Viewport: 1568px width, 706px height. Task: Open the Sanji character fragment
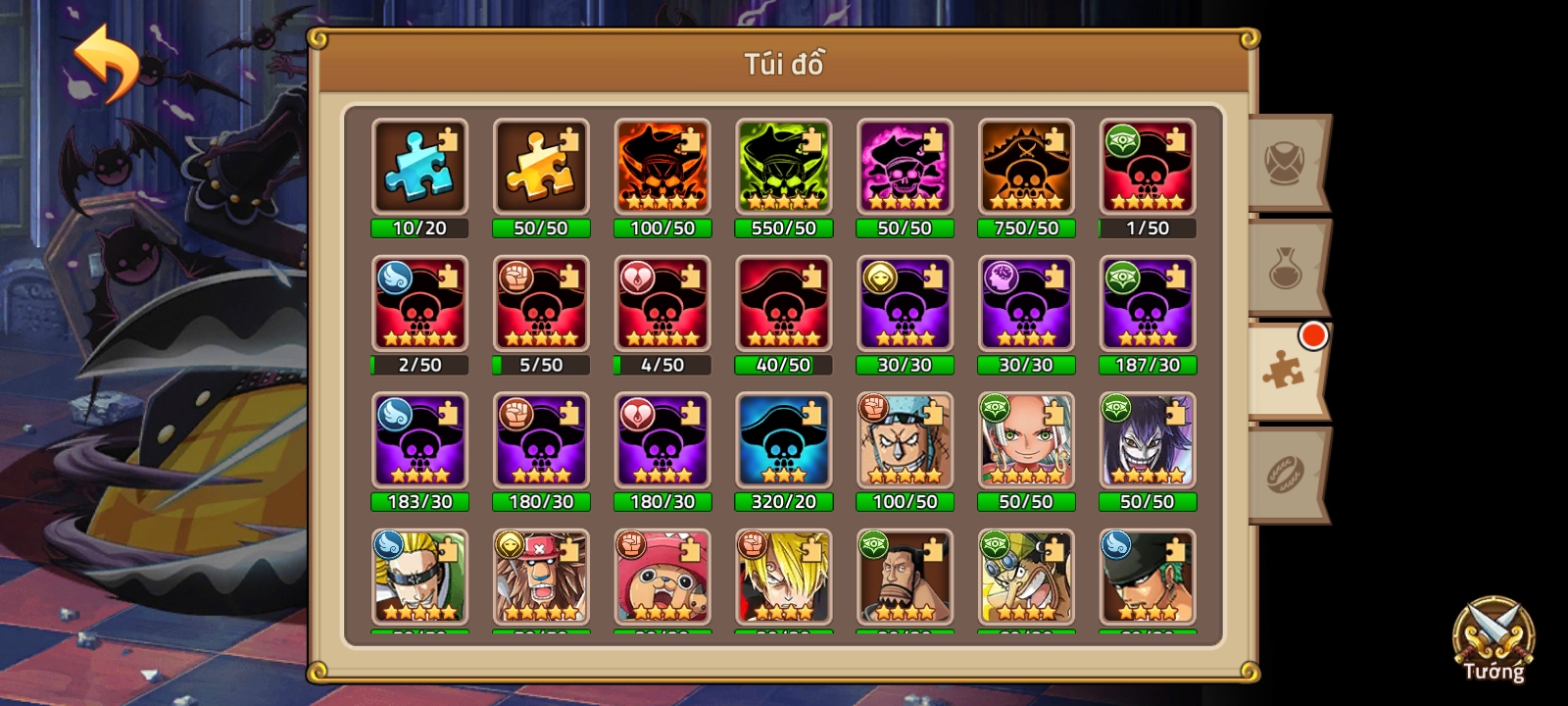click(783, 579)
